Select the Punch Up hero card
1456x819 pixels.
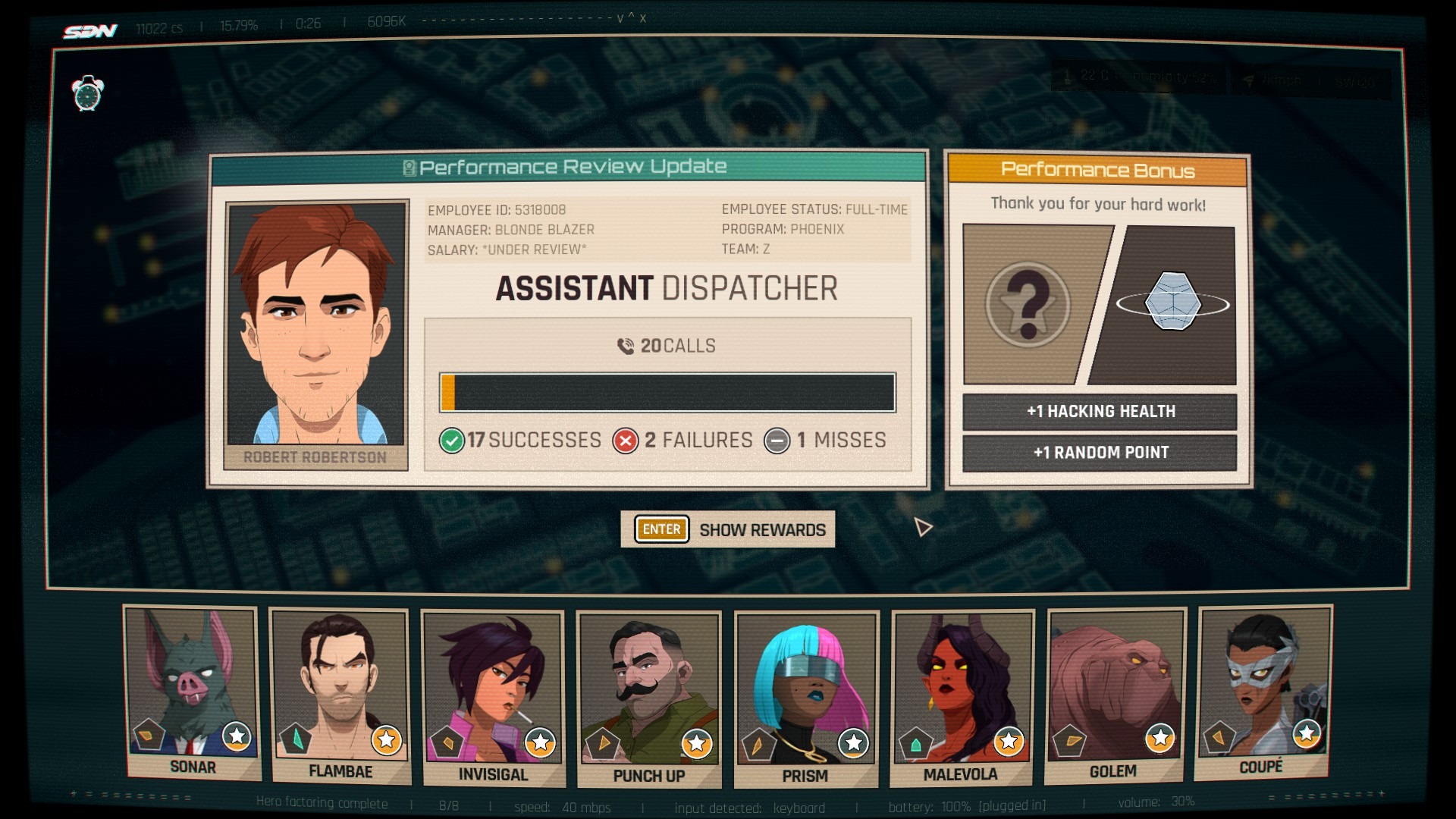pos(648,698)
